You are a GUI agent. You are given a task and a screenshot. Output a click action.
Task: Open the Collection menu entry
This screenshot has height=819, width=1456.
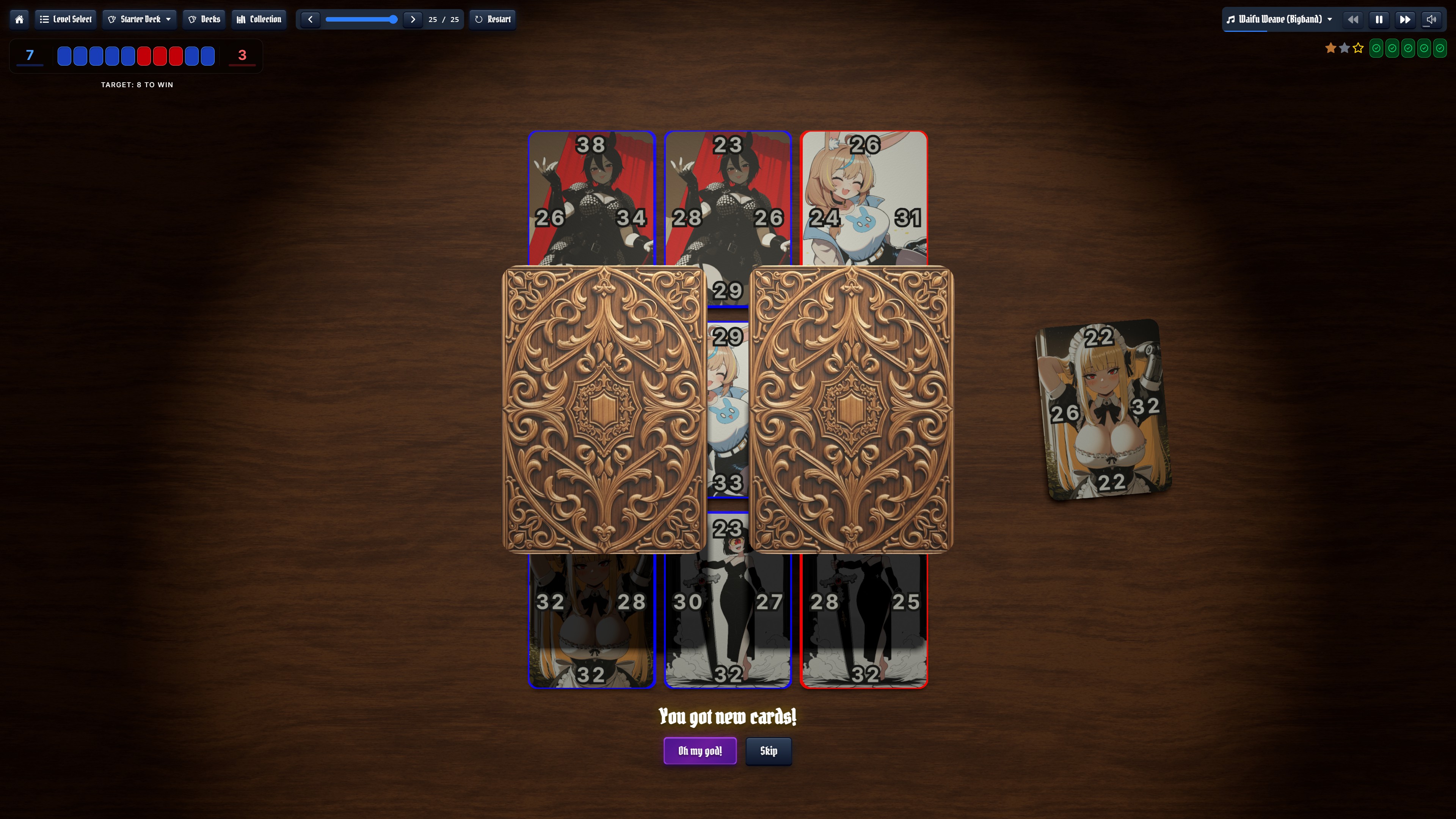[258, 19]
